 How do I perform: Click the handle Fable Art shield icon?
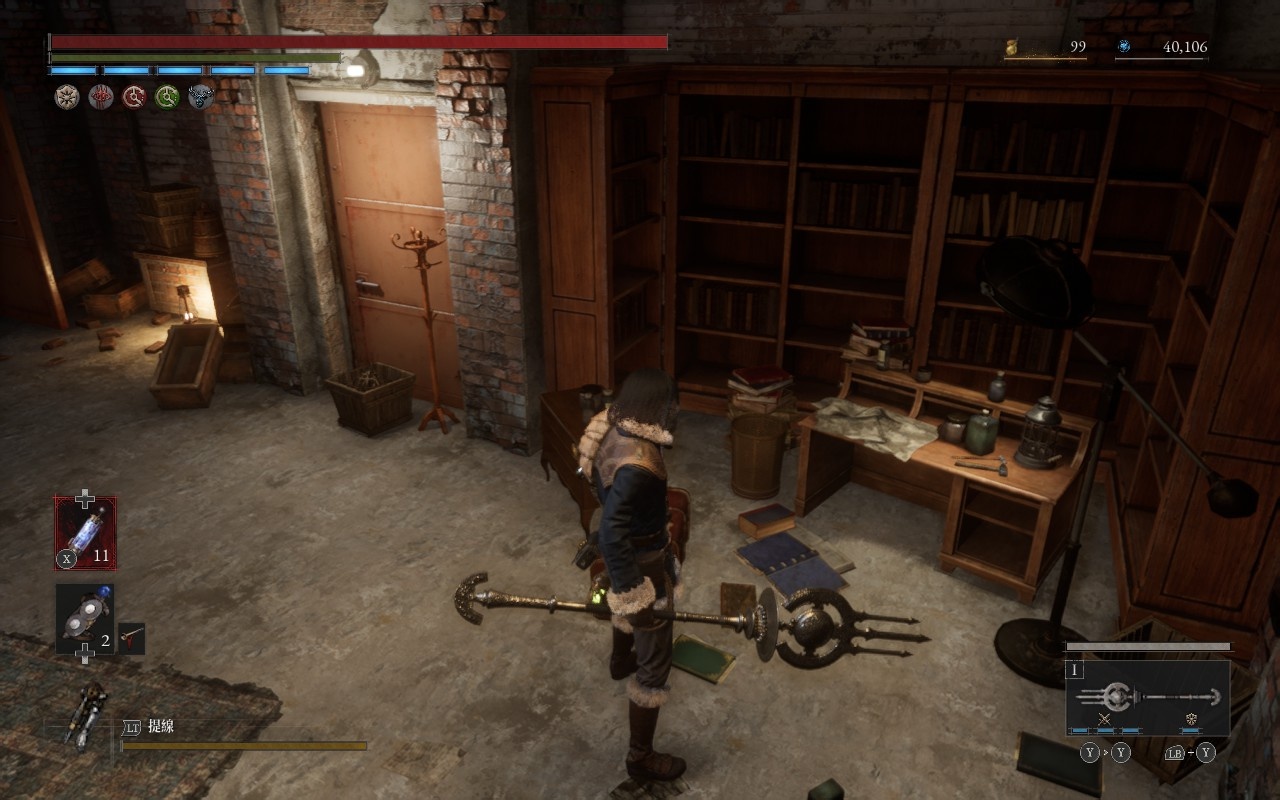click(1192, 719)
